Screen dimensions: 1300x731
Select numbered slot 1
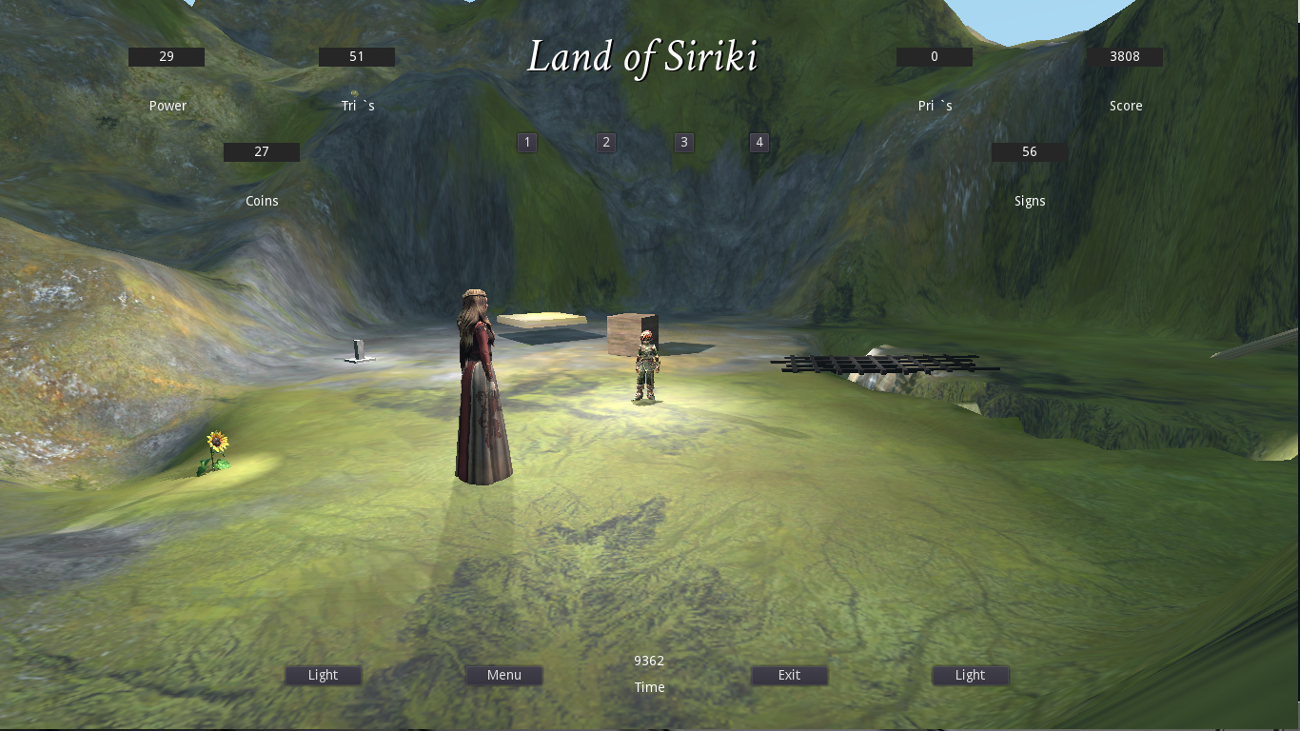click(x=527, y=142)
